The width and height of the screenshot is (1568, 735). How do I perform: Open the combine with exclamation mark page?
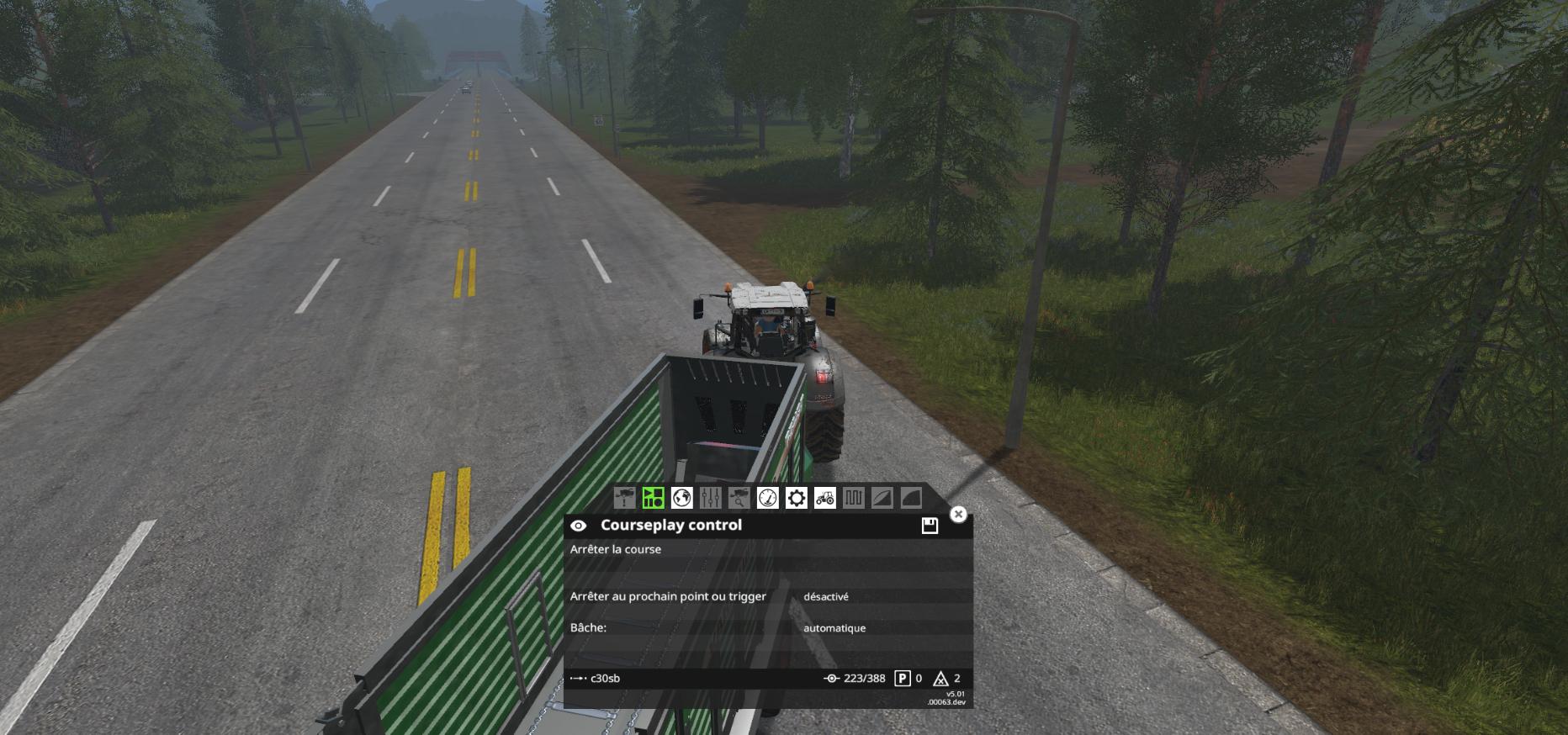[x=624, y=498]
